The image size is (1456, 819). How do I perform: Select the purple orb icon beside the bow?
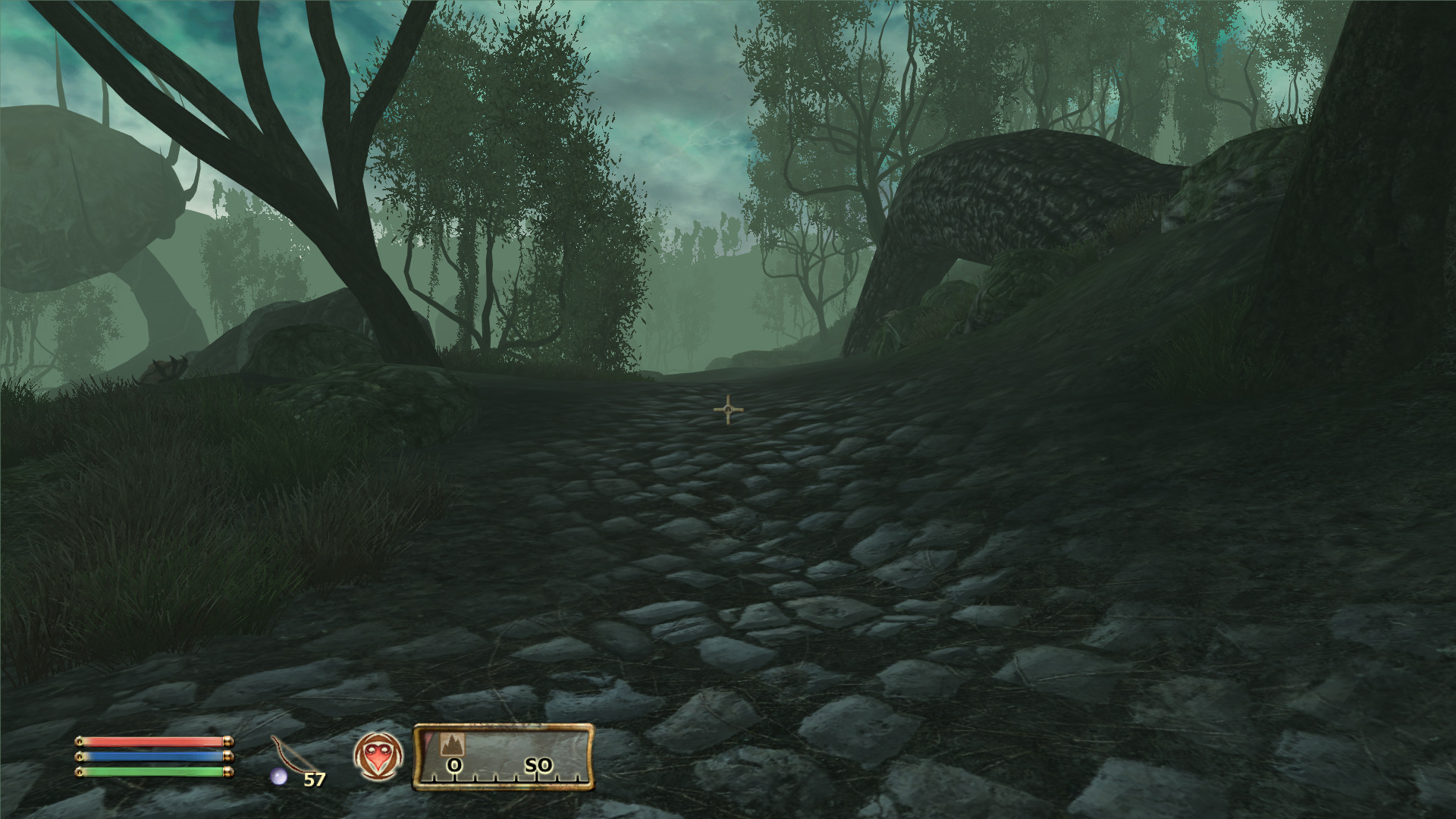coord(279,776)
